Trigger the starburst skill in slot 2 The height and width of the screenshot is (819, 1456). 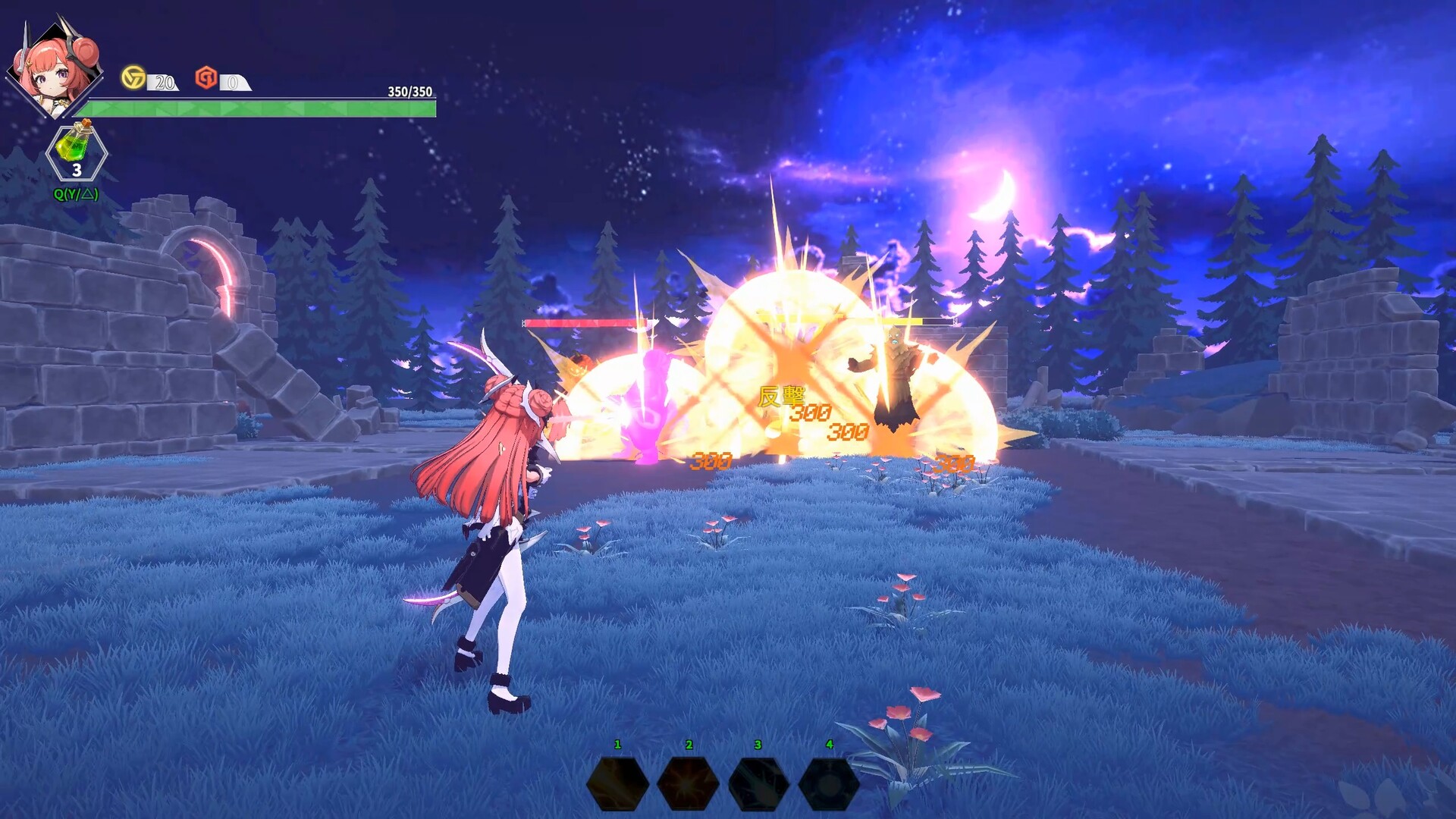pos(689,783)
